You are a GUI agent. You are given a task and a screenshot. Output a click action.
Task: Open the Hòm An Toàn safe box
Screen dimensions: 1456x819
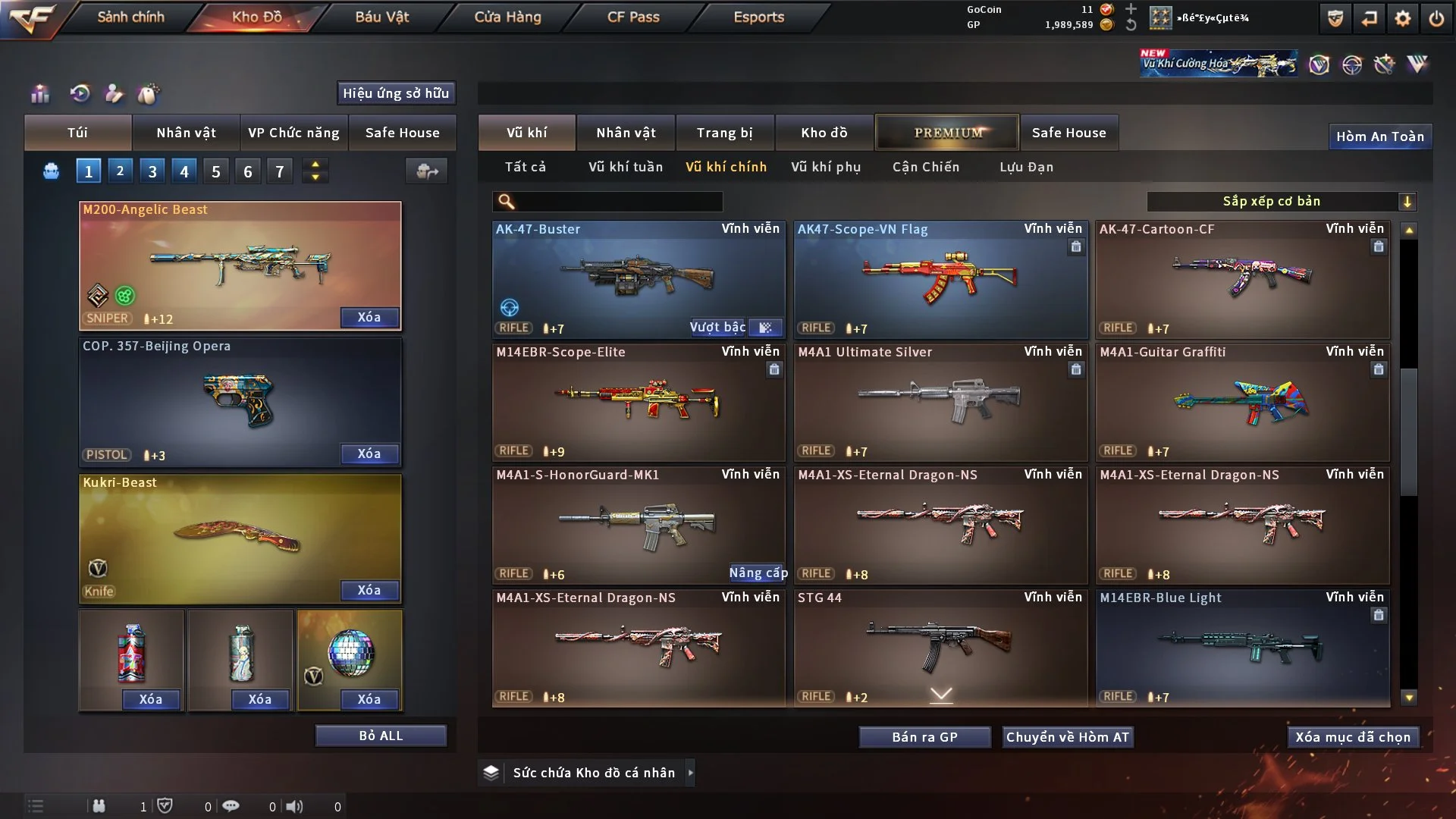[1379, 136]
